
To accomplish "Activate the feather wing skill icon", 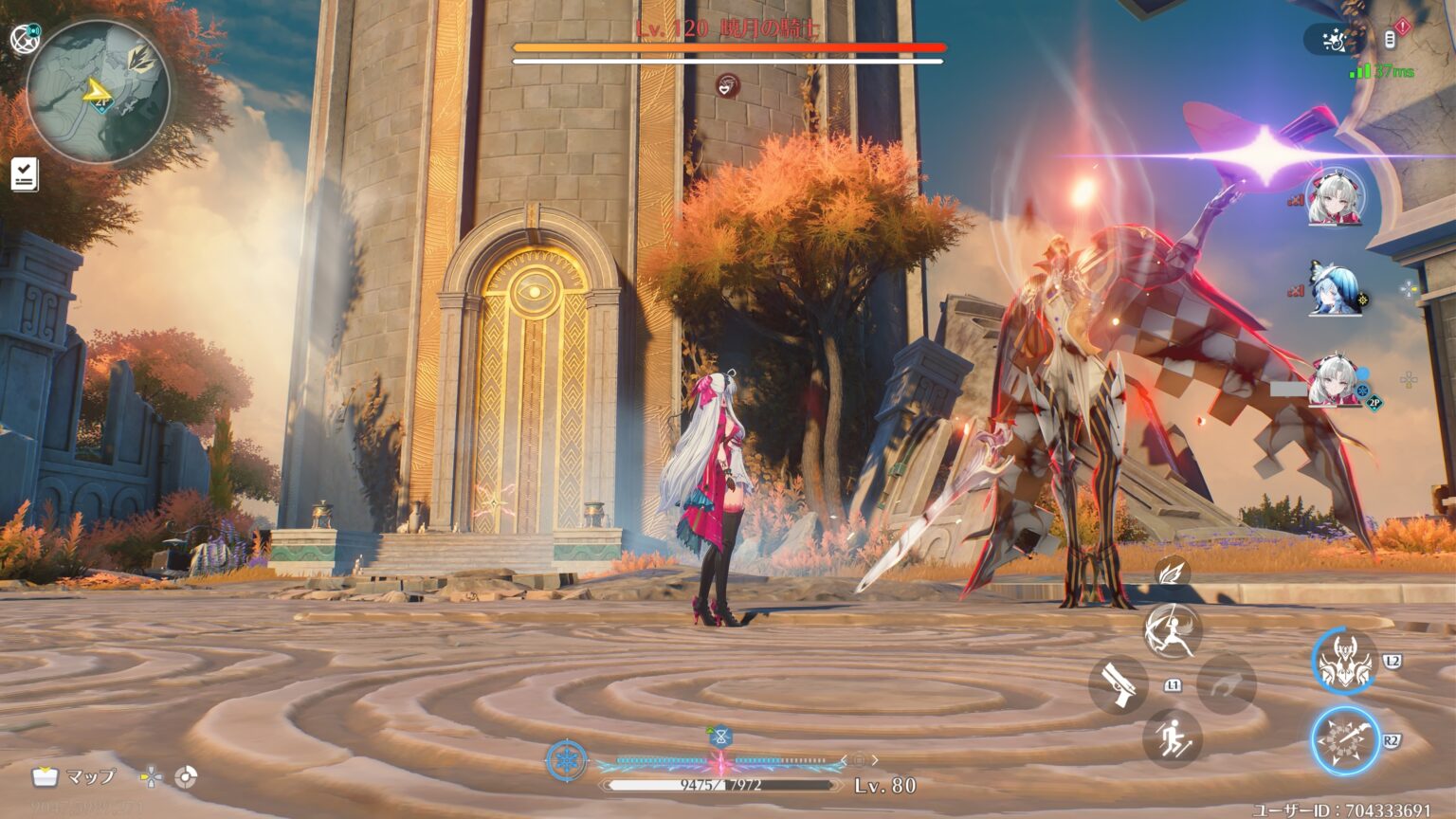I will 1173,572.
